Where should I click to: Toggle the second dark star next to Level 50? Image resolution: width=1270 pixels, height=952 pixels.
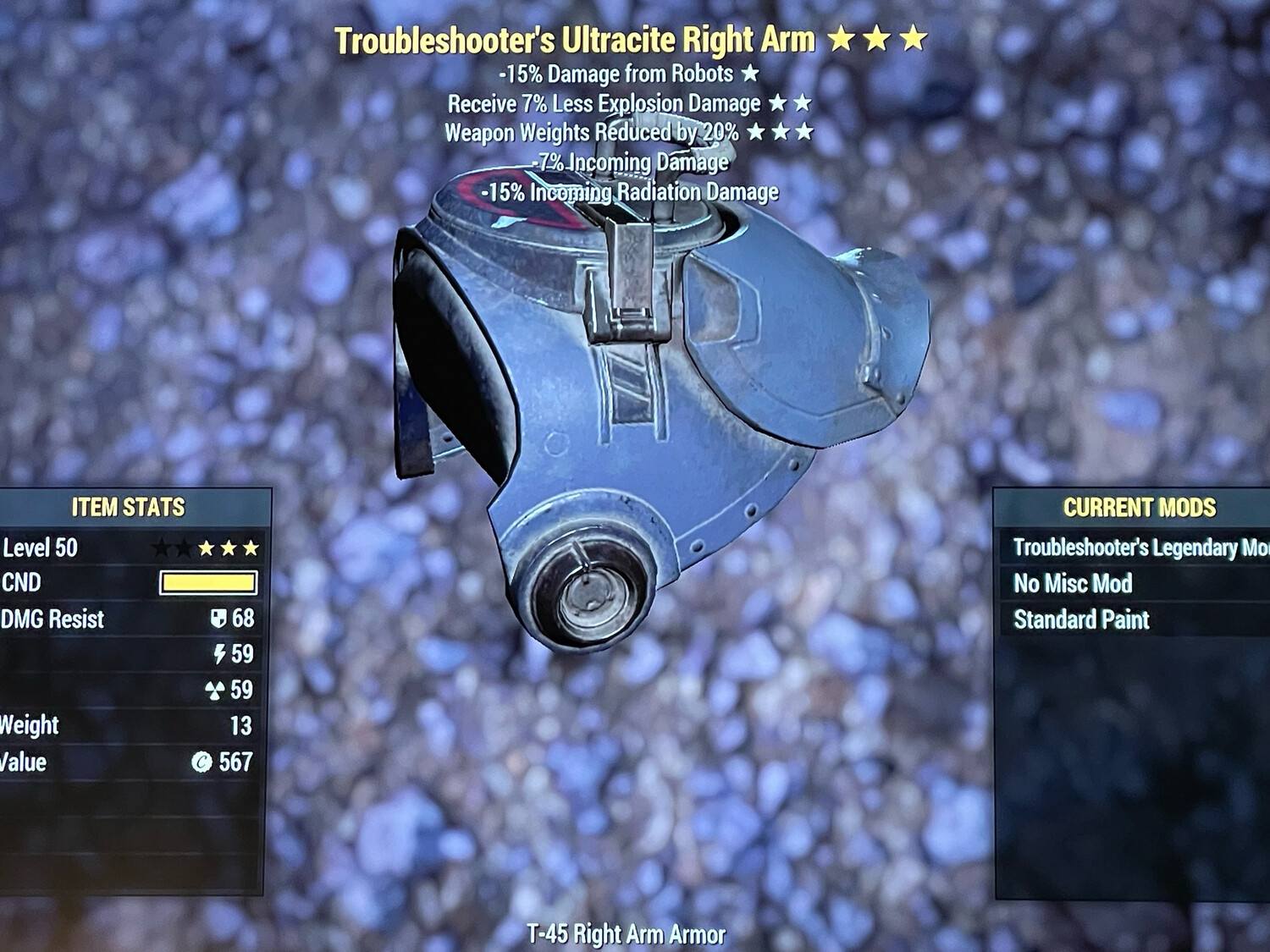pyautogui.click(x=184, y=548)
